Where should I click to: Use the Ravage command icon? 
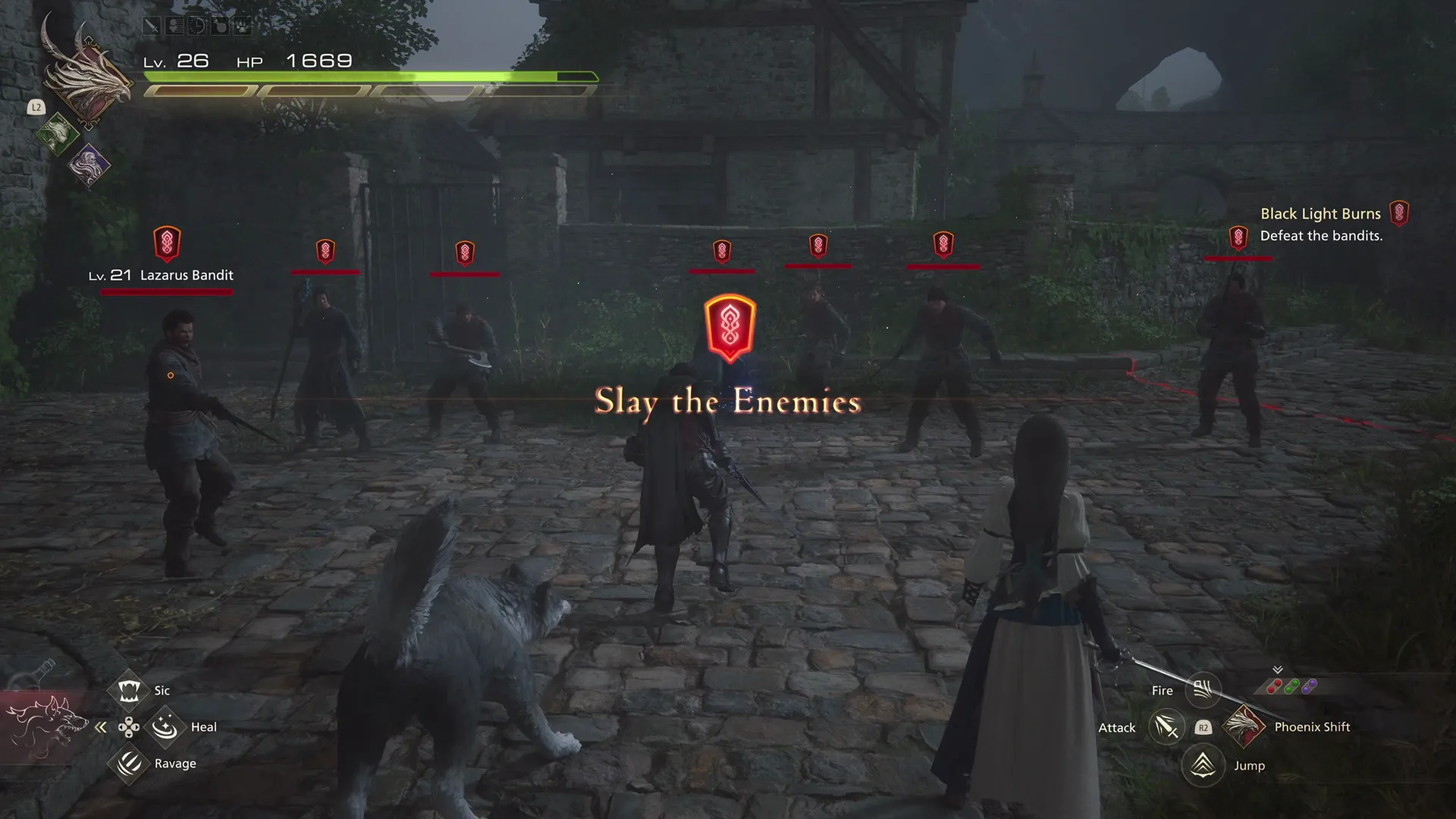click(130, 763)
